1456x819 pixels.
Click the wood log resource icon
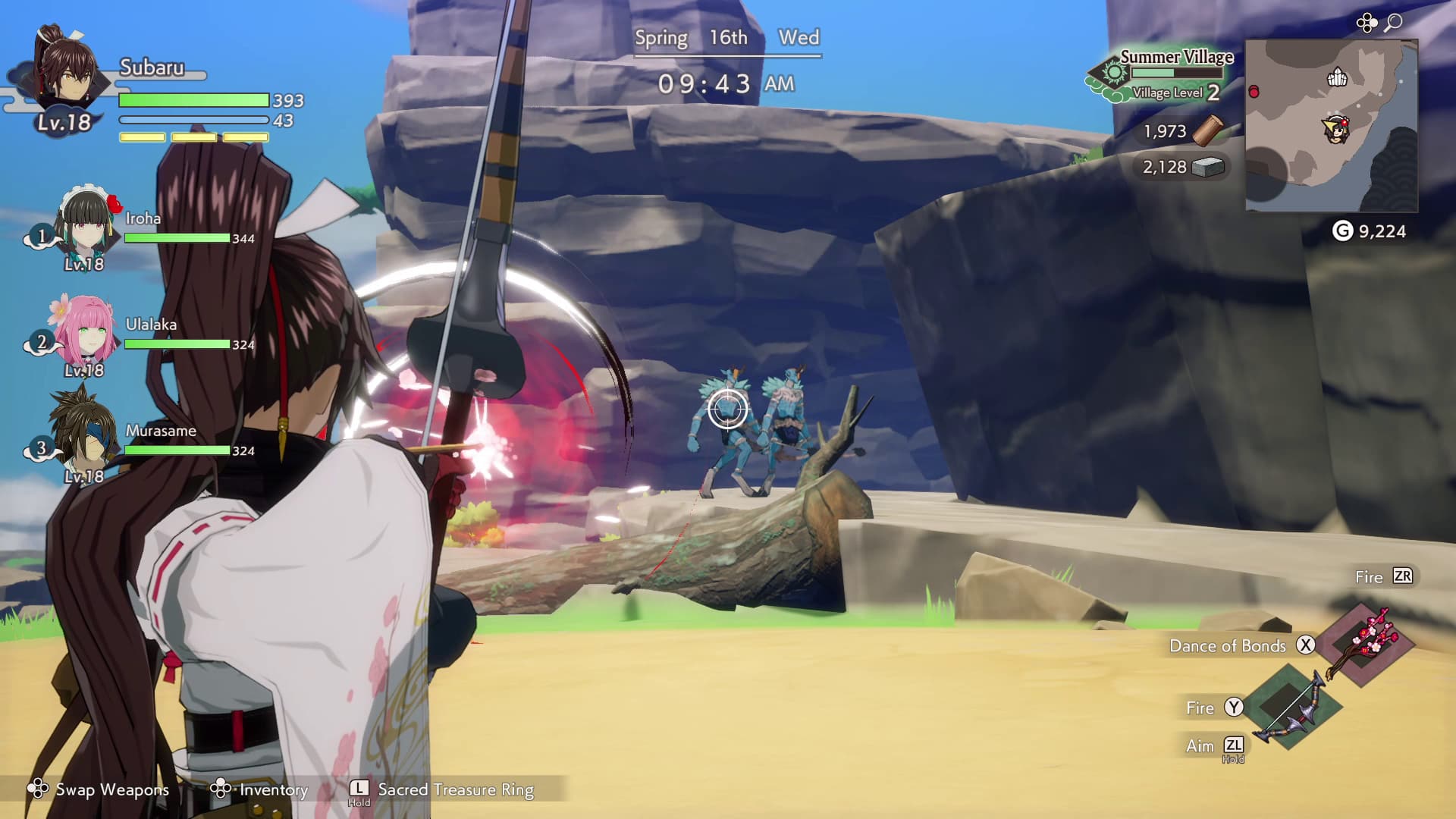(1207, 130)
